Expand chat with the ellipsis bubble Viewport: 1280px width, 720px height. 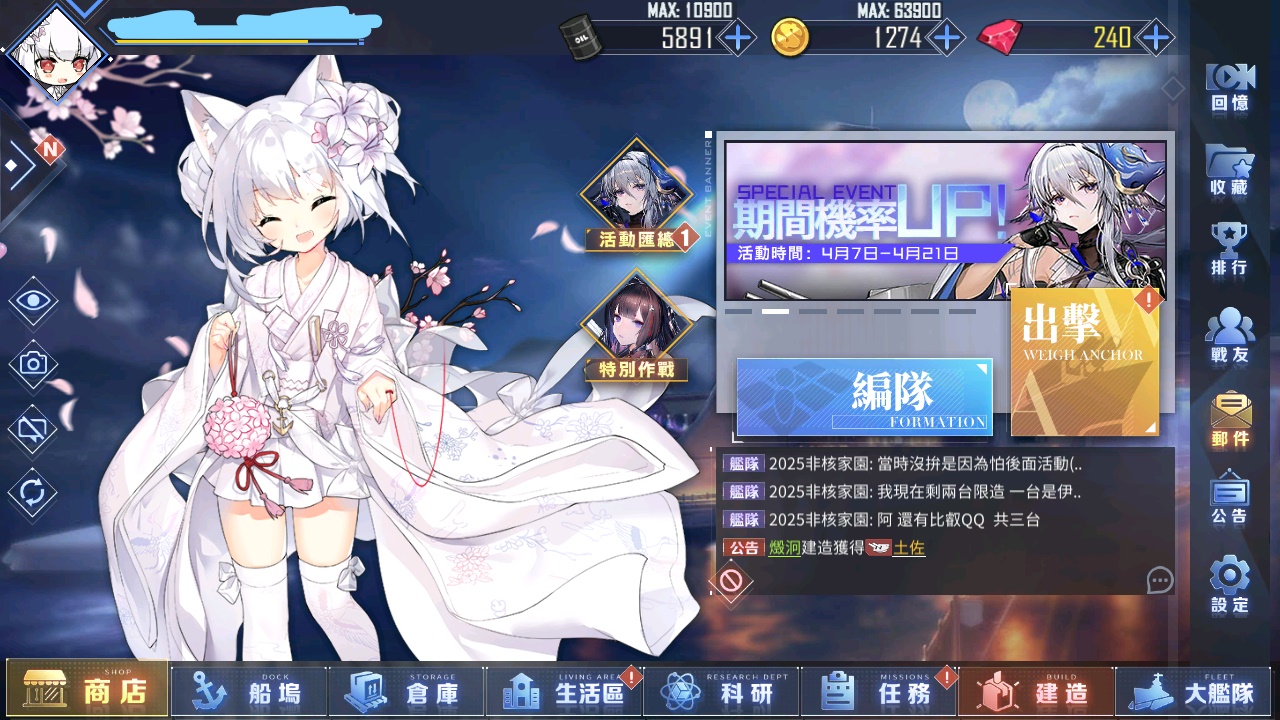(x=1159, y=581)
